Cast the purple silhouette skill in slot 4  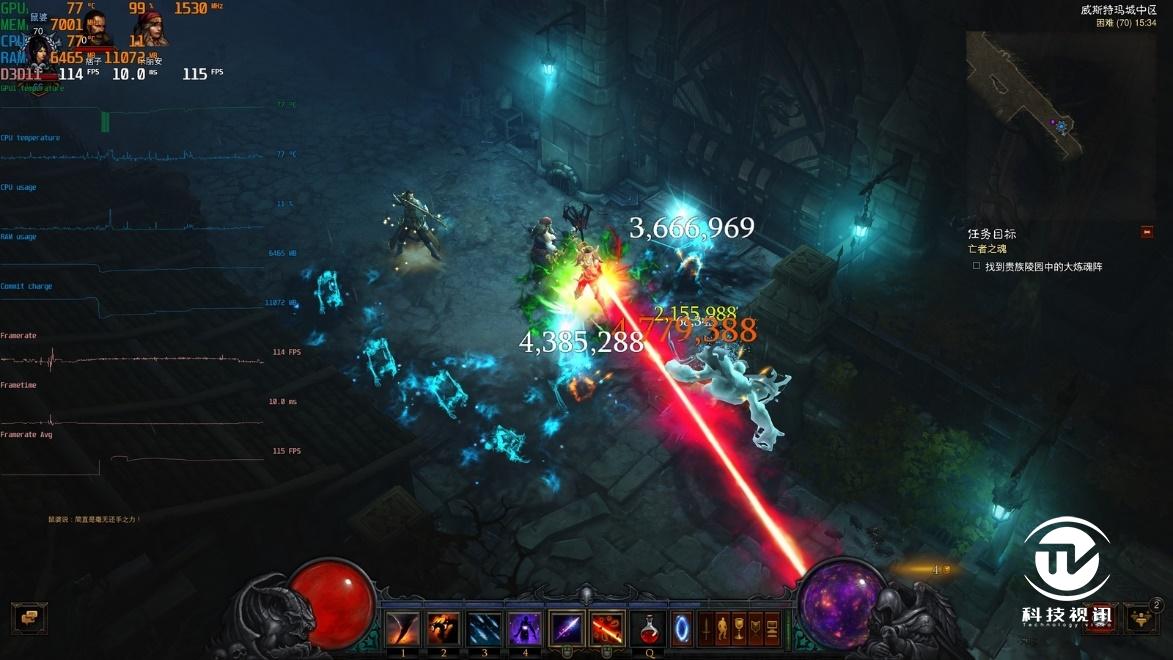(525, 629)
